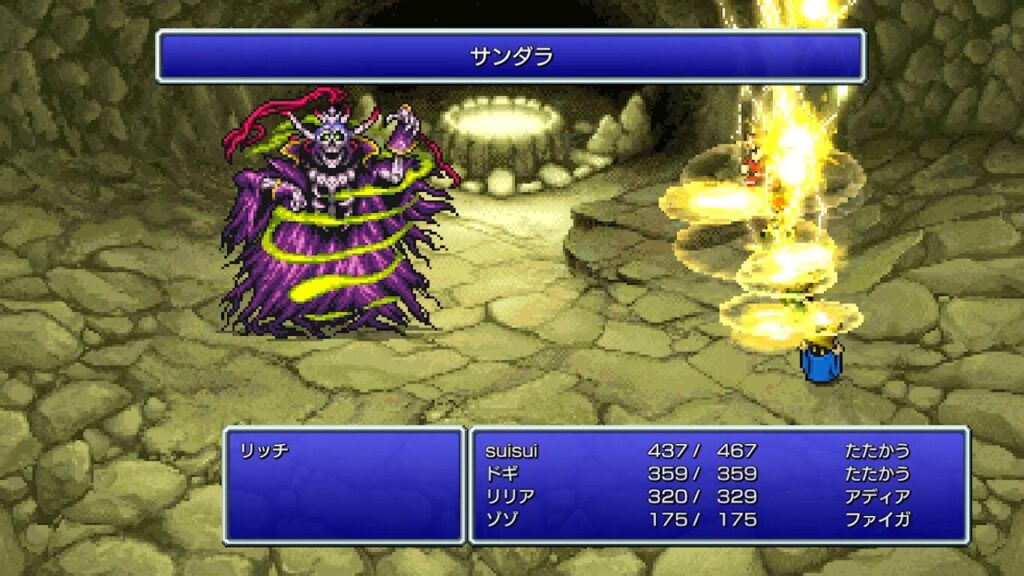Select party member suisui

pyautogui.click(x=510, y=451)
